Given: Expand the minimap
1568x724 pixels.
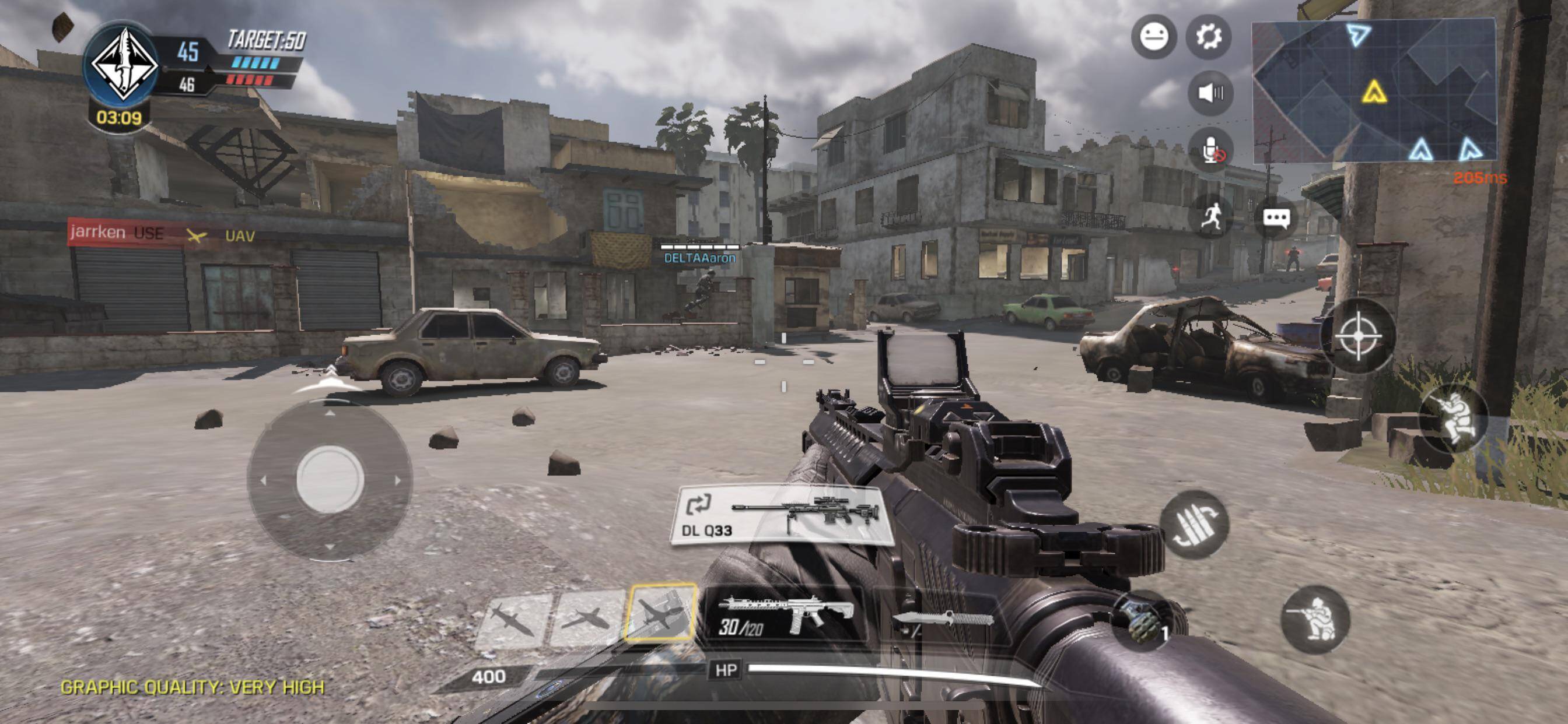Looking at the screenshot, I should pos(1373,90).
